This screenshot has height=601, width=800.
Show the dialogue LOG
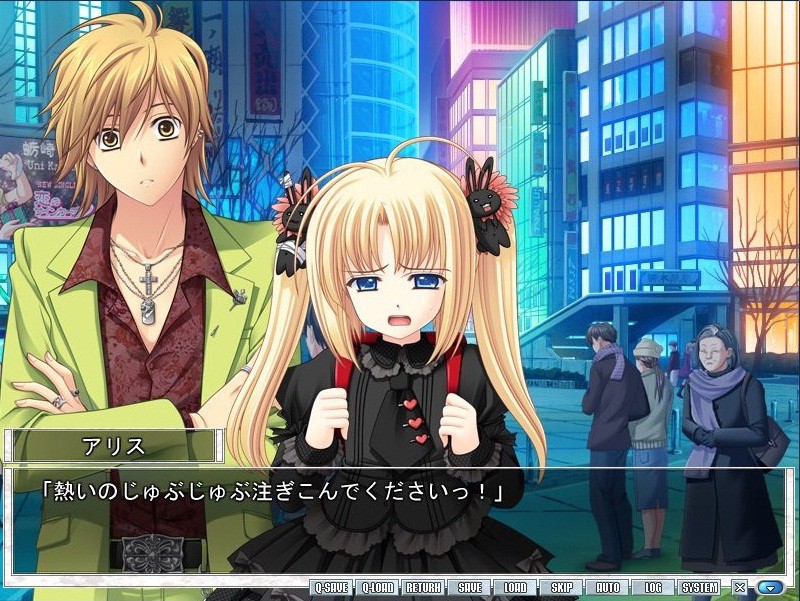point(653,588)
